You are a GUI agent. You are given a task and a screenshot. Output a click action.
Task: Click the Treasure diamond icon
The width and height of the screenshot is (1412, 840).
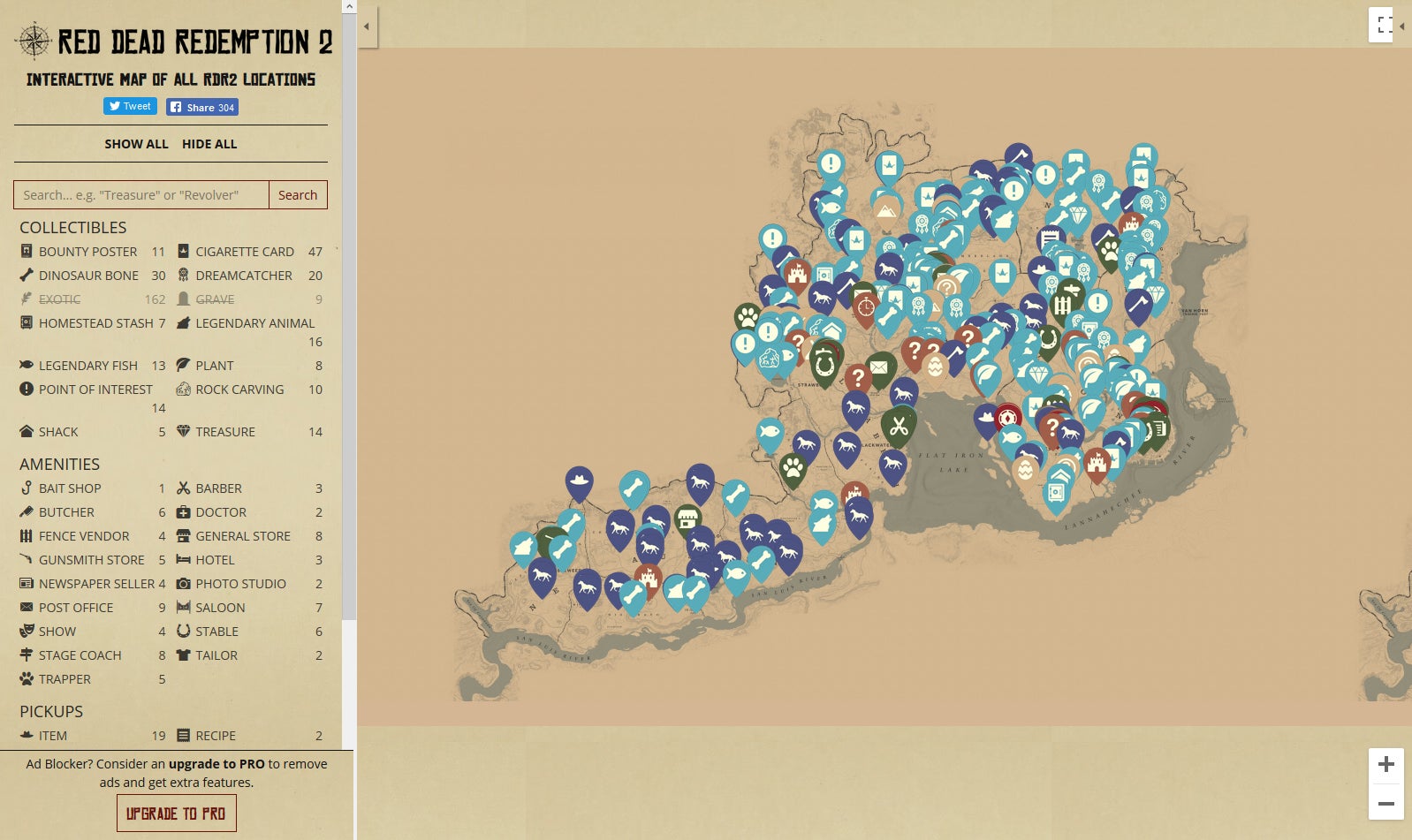pyautogui.click(x=184, y=432)
